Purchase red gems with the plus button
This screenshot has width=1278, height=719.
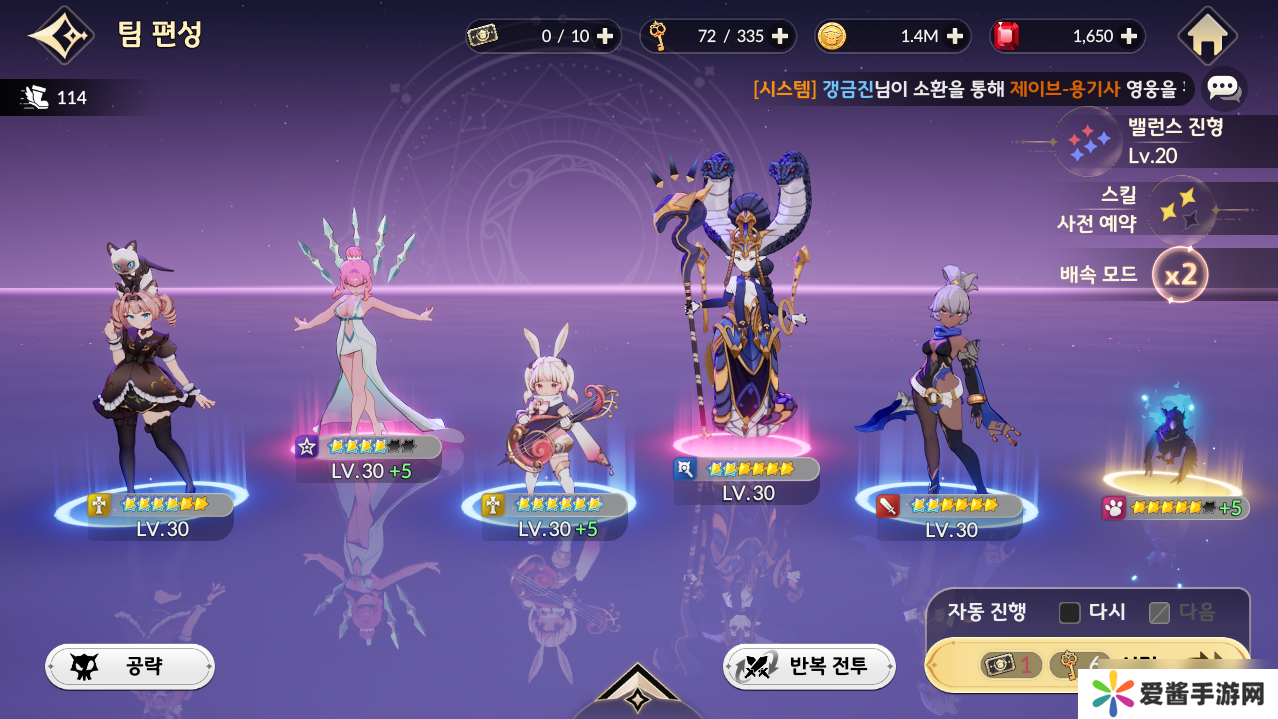[1129, 36]
